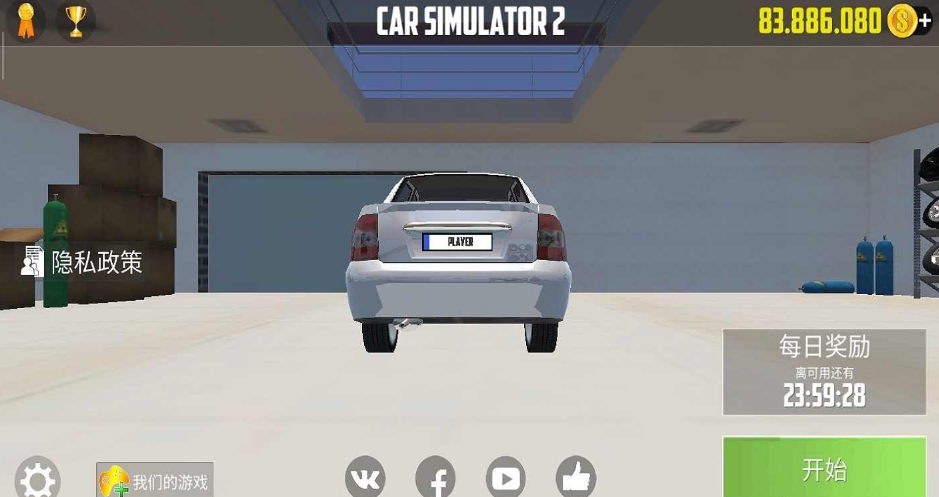Add coins with the plus button

pyautogui.click(x=924, y=20)
